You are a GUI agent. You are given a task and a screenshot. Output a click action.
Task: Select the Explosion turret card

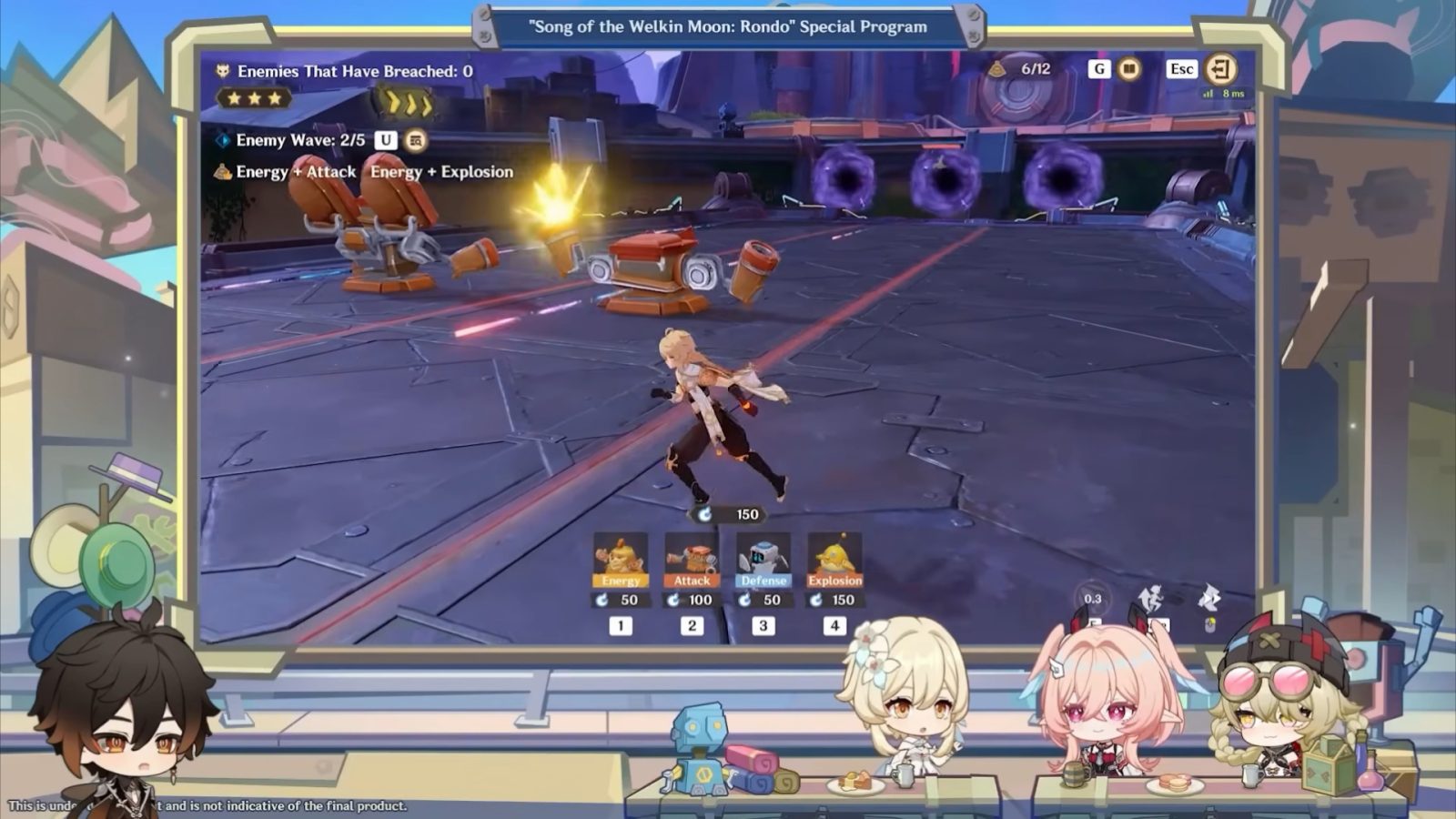point(835,558)
